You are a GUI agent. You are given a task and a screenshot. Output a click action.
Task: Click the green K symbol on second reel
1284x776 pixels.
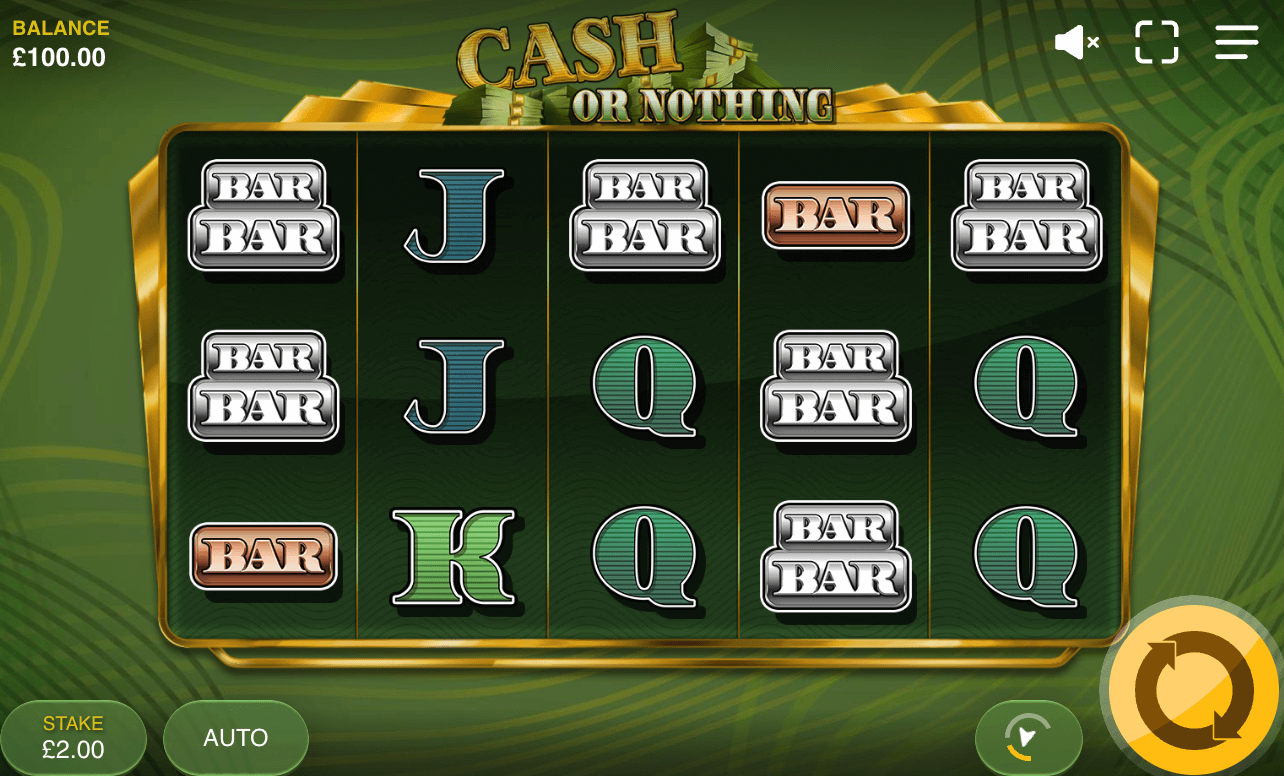[x=451, y=558]
